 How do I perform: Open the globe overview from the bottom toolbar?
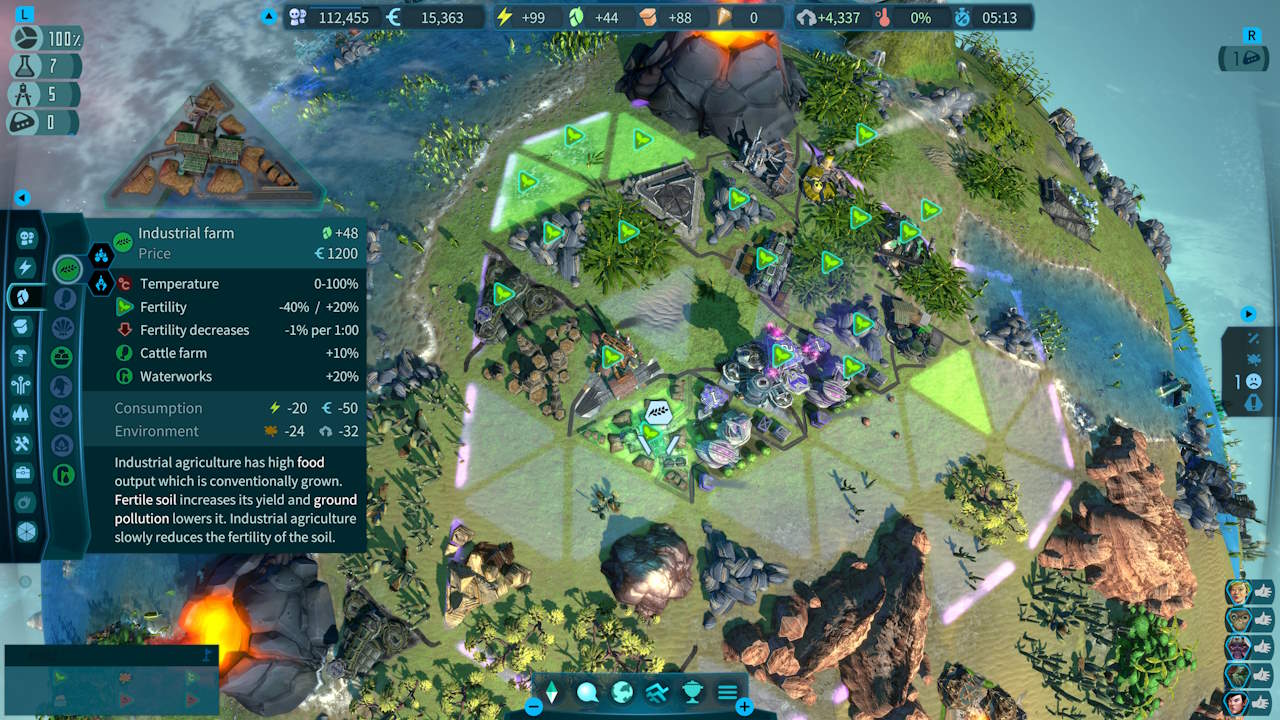click(x=621, y=692)
